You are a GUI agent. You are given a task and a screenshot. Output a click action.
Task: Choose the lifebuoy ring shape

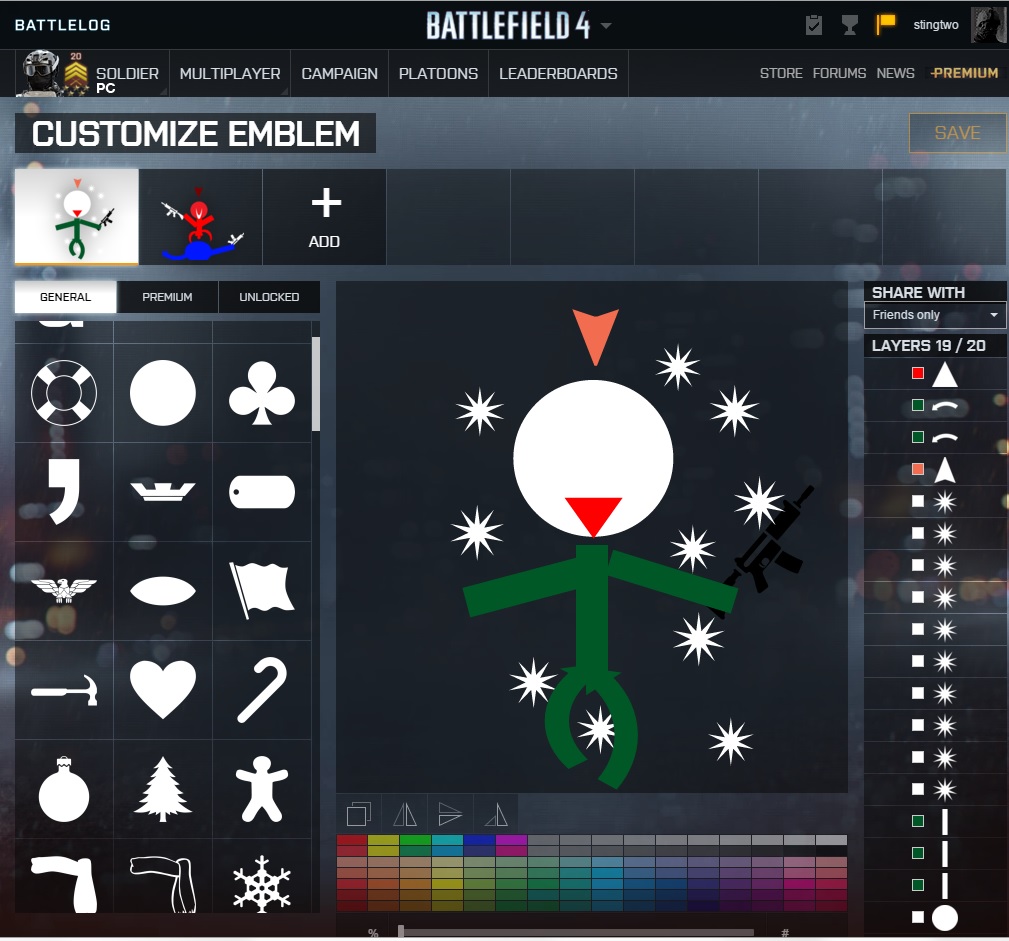pos(64,393)
